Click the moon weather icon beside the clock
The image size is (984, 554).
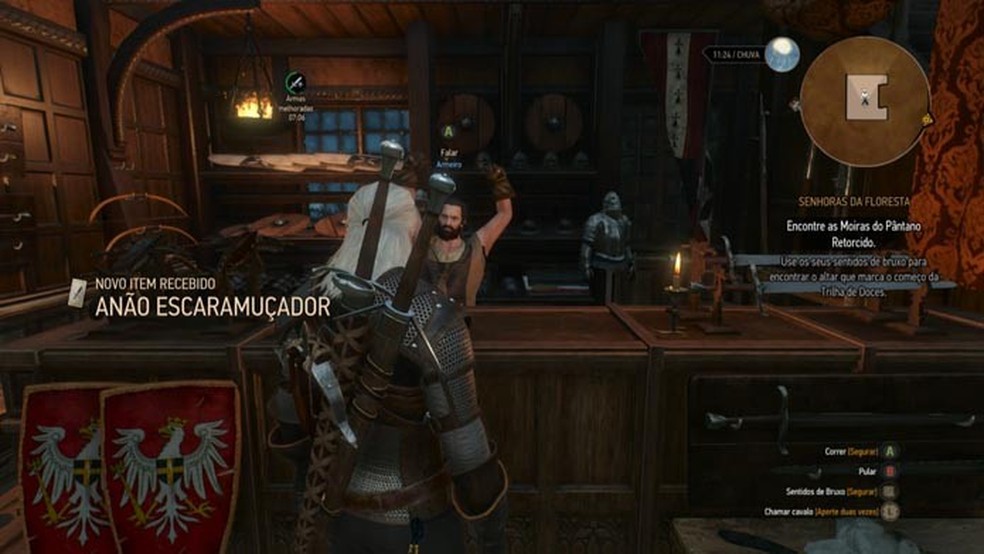click(x=782, y=55)
